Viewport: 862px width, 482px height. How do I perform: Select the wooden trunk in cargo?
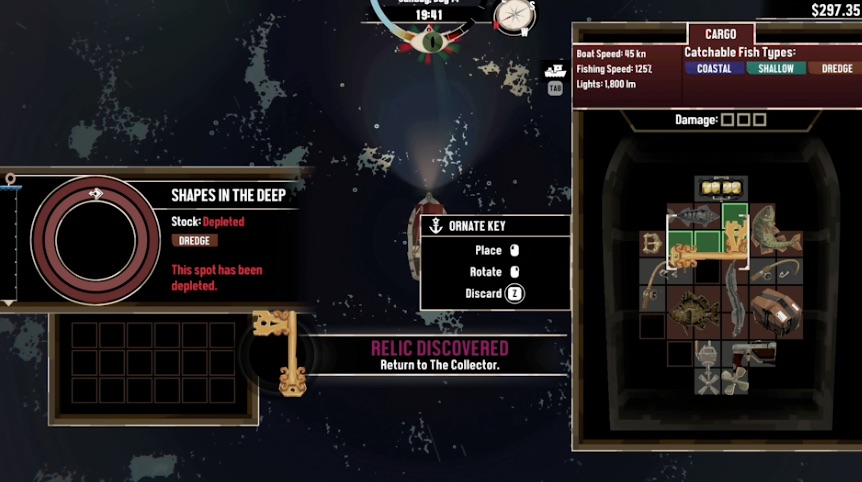pos(774,310)
